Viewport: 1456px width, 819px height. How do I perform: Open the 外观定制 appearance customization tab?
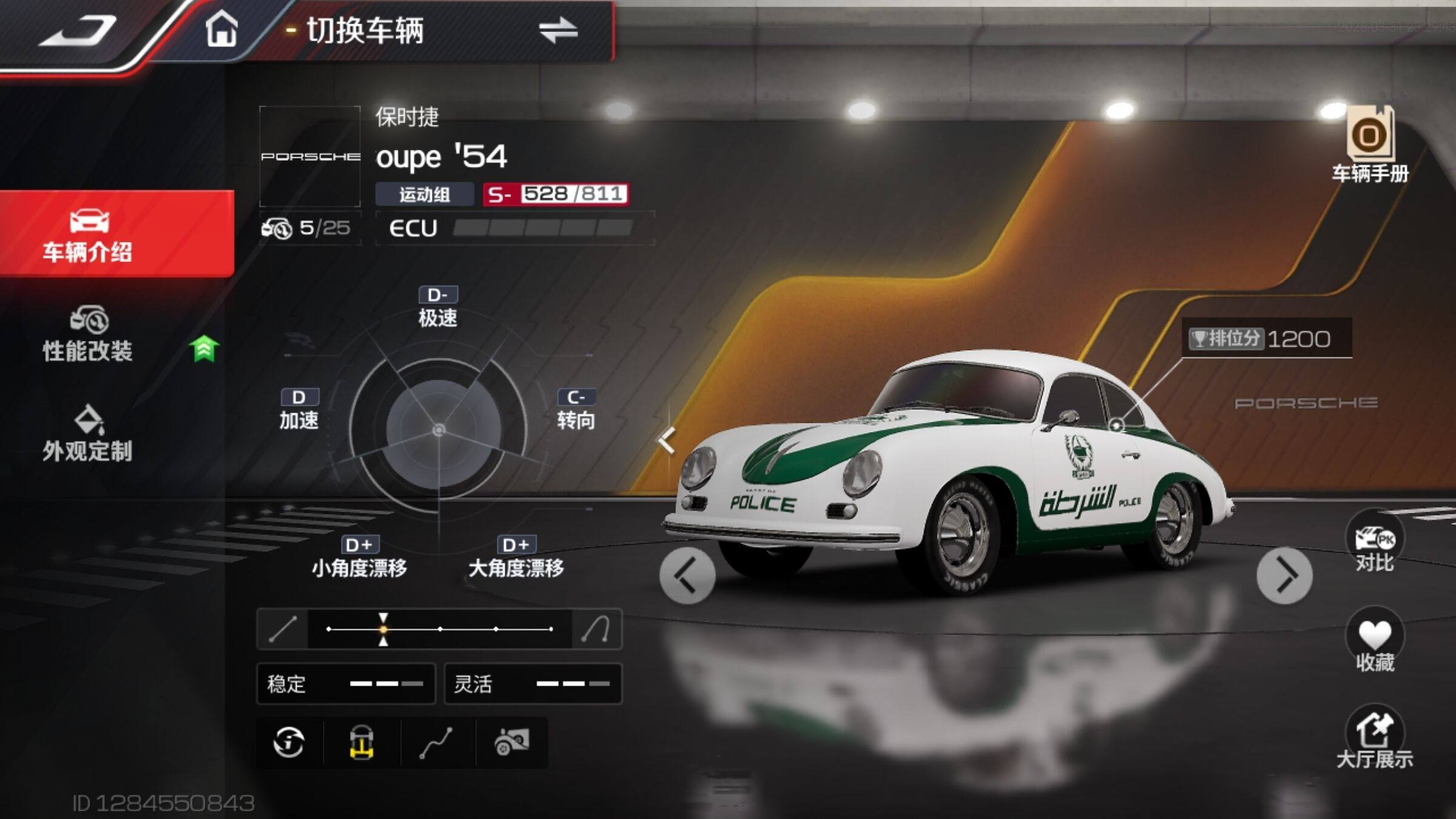click(89, 434)
